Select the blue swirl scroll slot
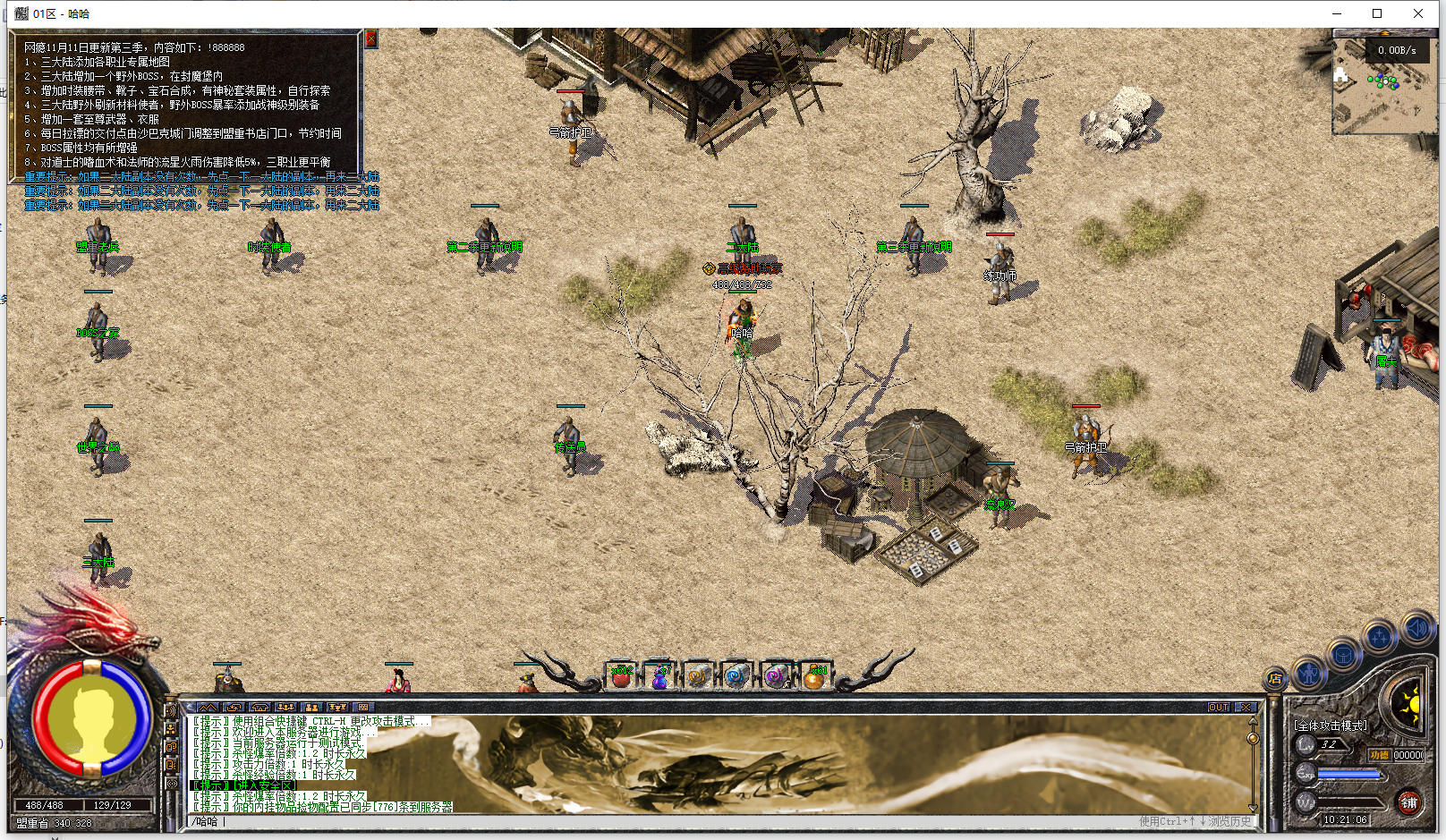Viewport: 1446px width, 840px height. click(x=736, y=677)
